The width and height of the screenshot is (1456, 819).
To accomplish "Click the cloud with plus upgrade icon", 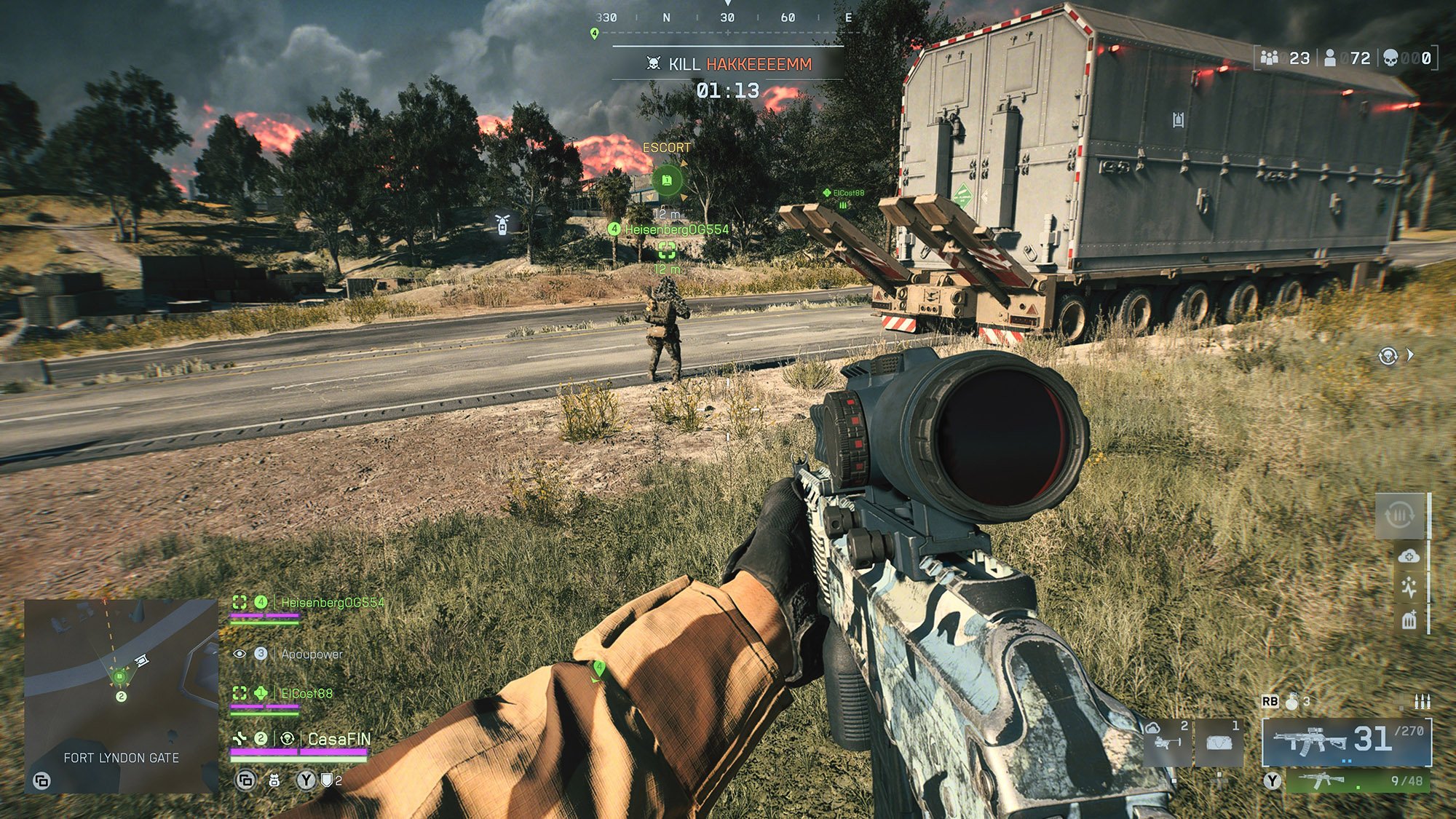I will click(x=1409, y=556).
